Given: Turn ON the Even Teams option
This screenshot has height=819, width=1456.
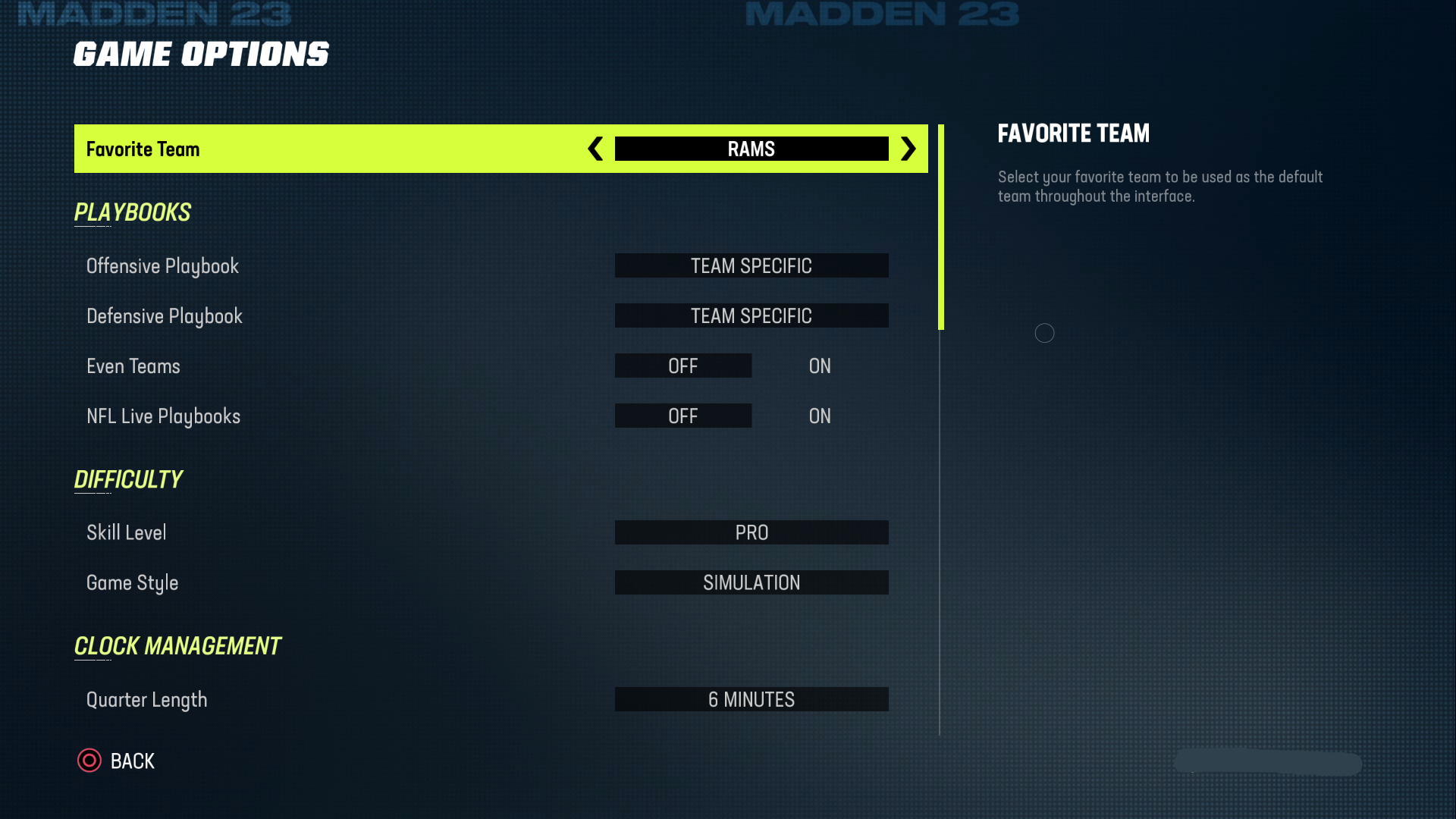Looking at the screenshot, I should 819,366.
